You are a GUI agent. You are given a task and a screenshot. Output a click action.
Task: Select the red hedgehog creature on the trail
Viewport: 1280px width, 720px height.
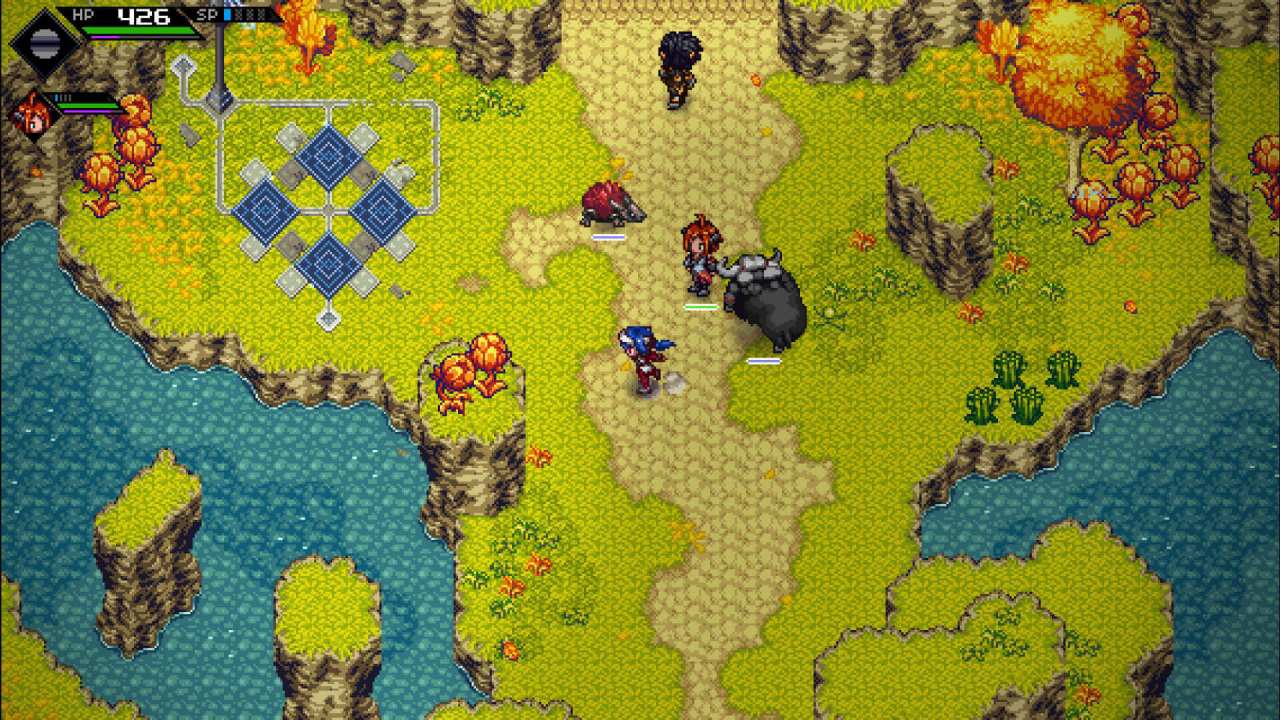coord(612,205)
